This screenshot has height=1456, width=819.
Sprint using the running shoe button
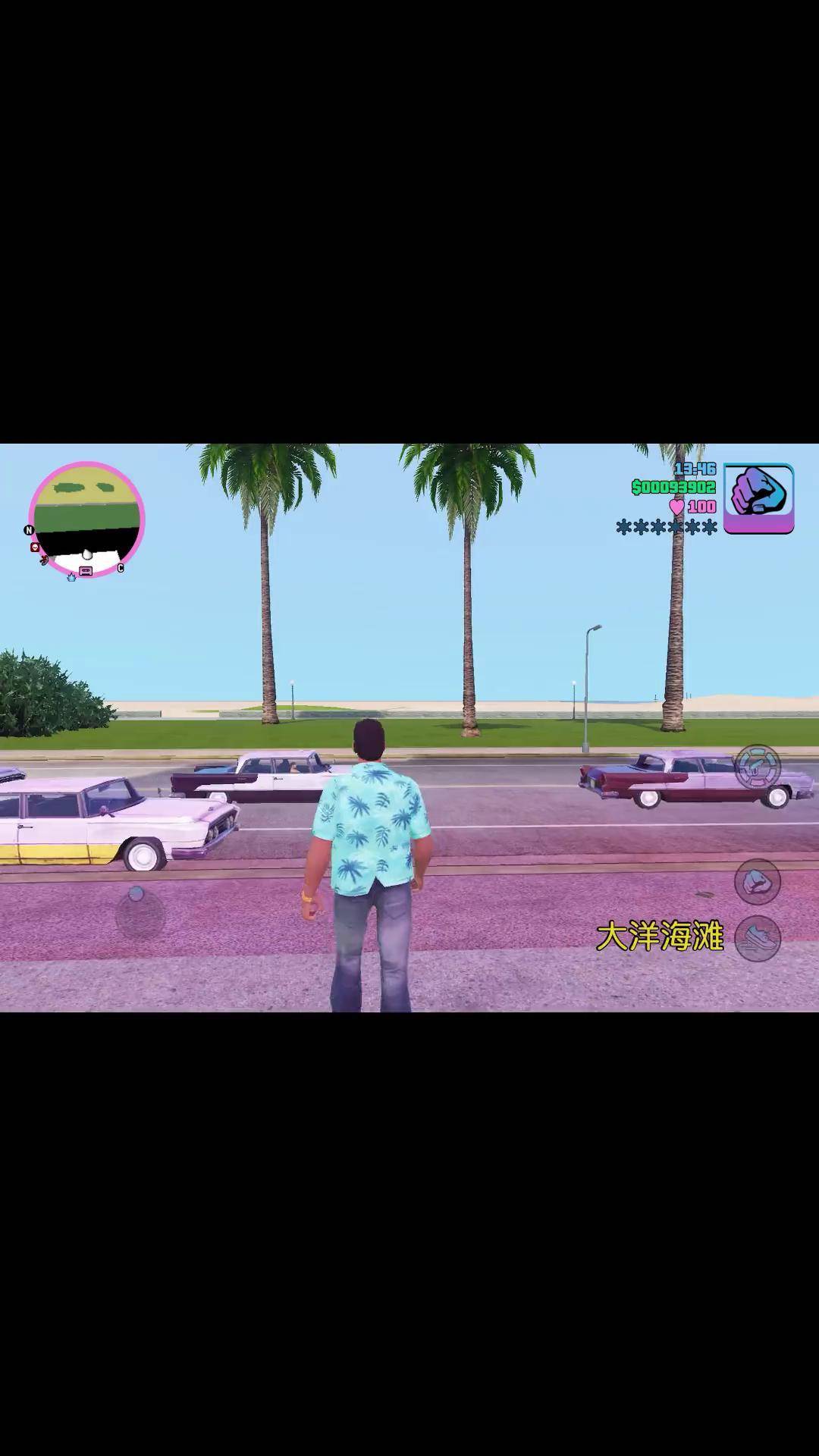[757, 938]
